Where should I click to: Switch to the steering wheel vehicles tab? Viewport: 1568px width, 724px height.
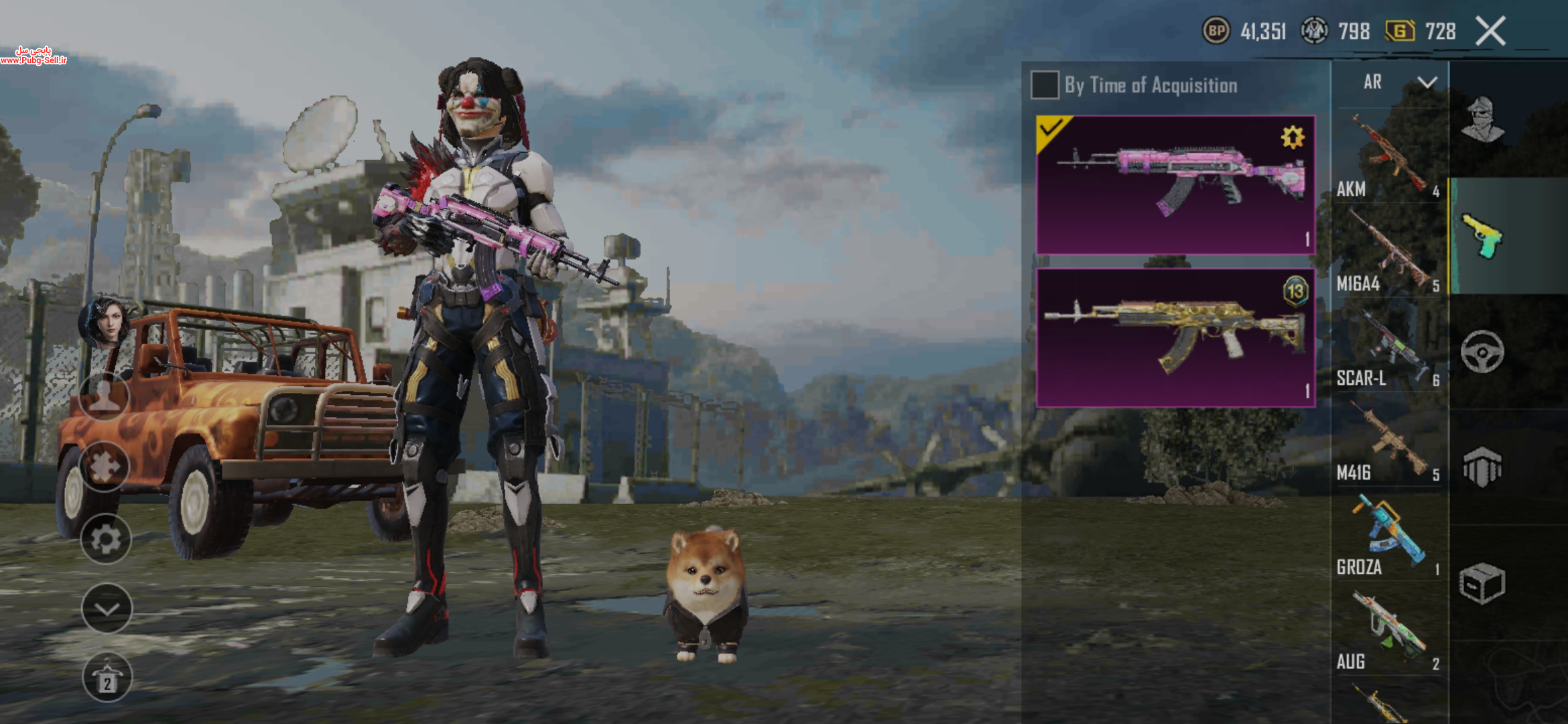tap(1482, 351)
